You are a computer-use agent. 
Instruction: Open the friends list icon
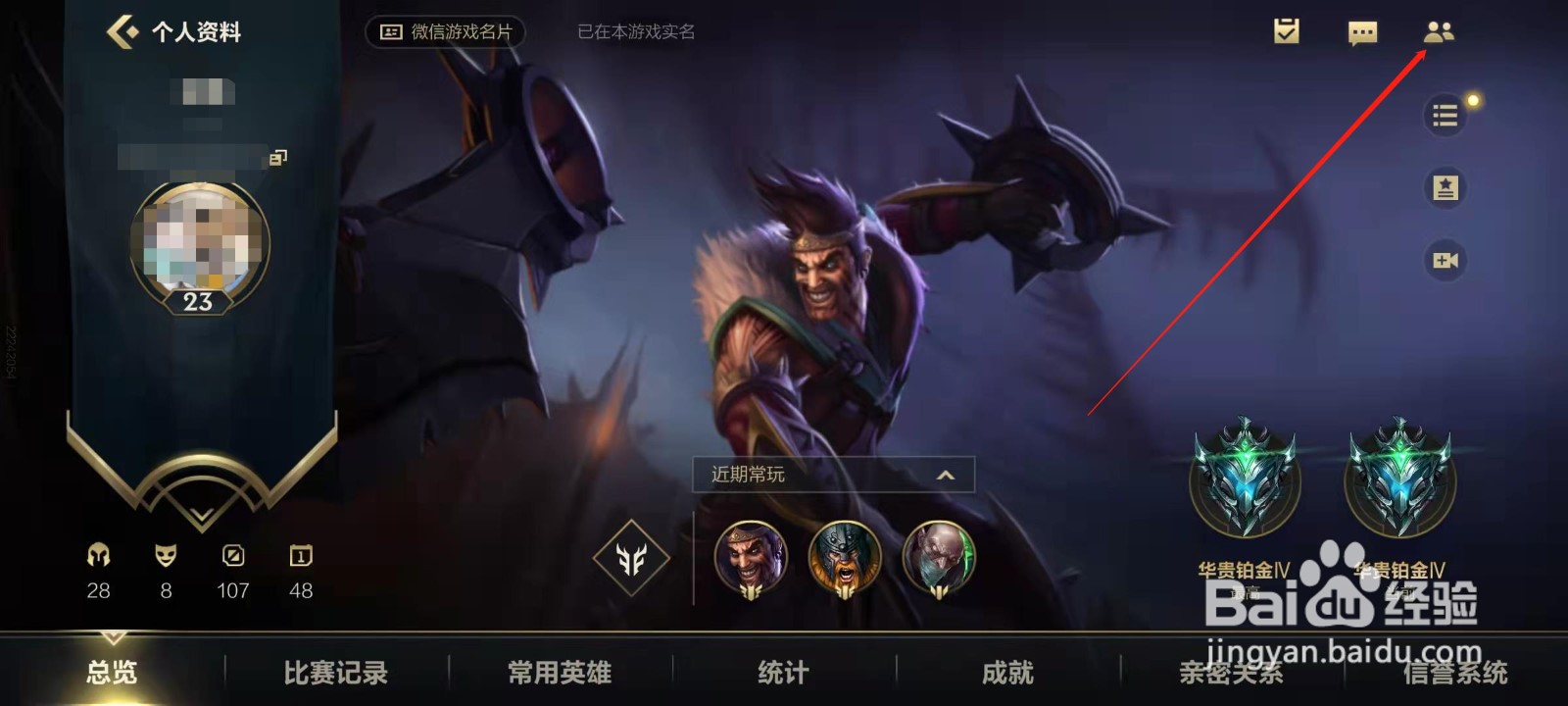tap(1440, 32)
